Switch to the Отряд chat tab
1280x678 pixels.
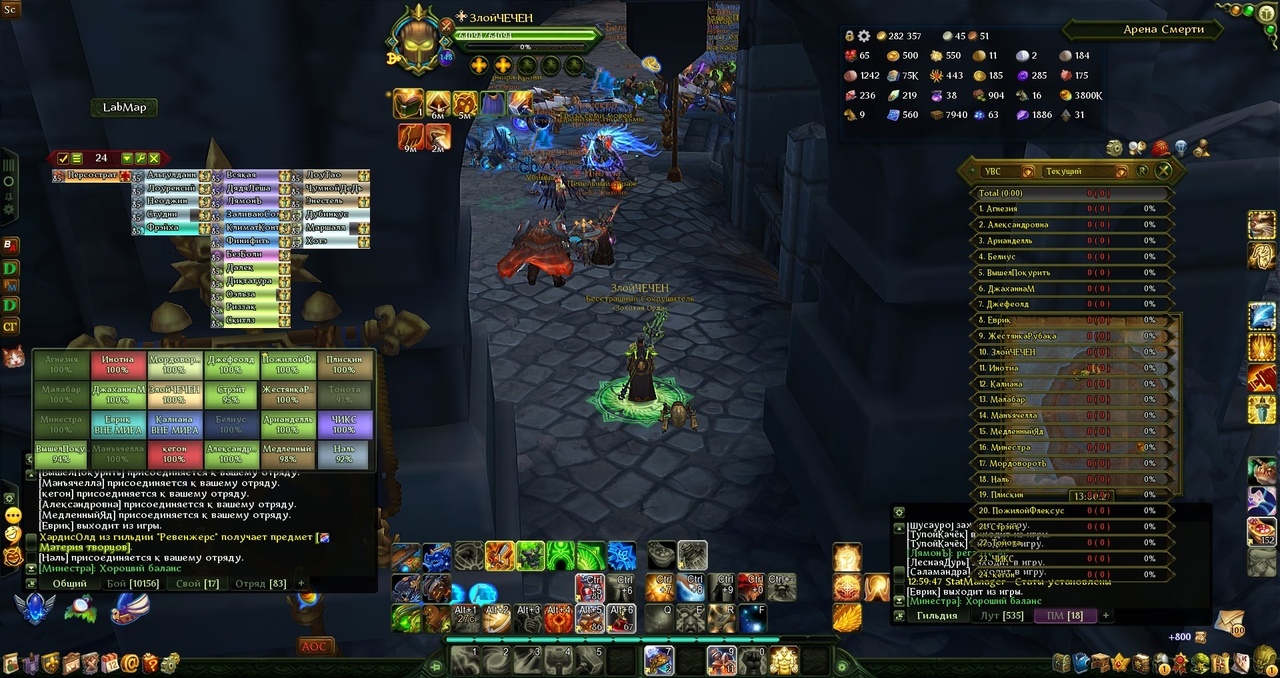click(259, 583)
